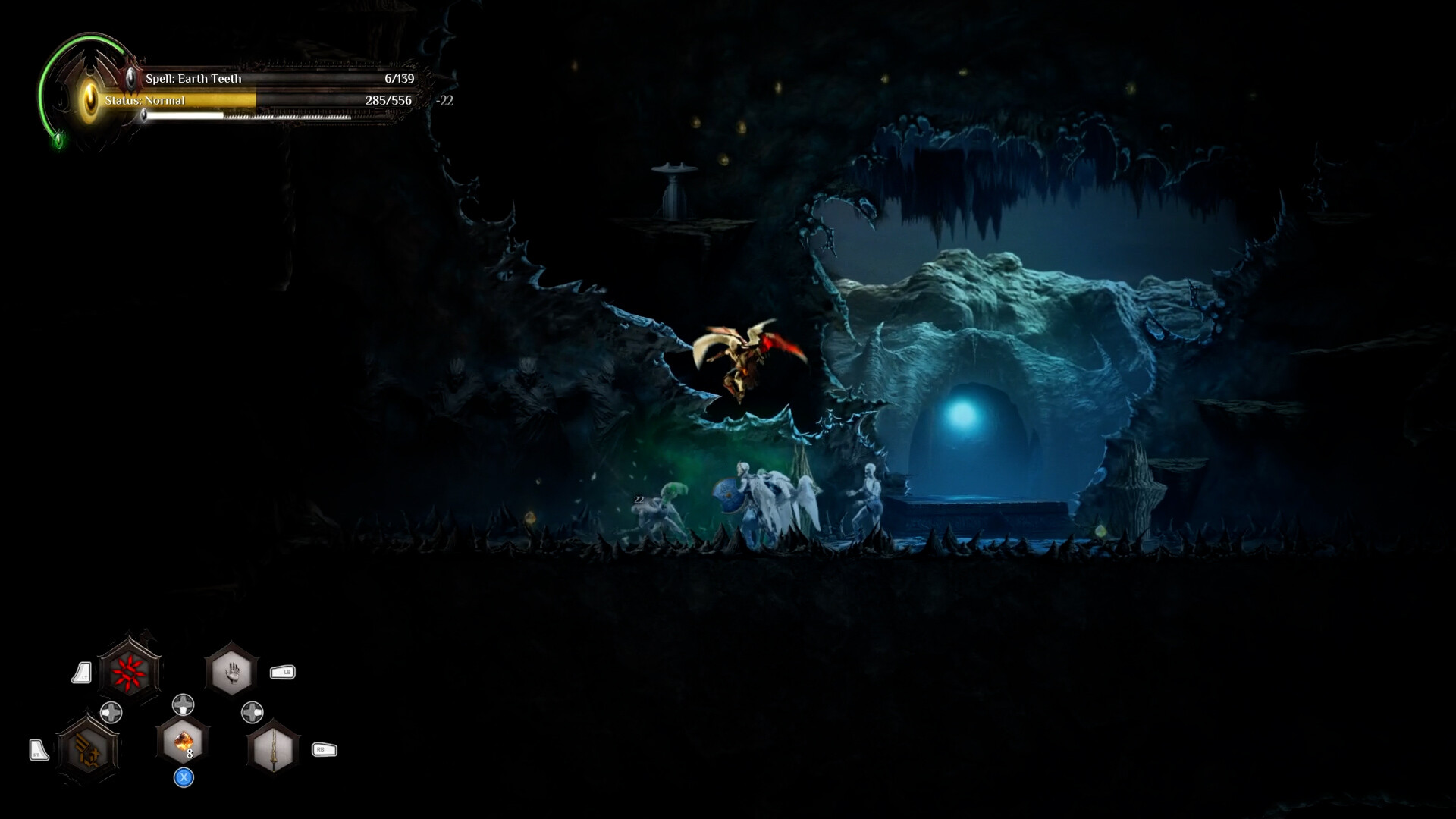Use the orange crystal consumable item
Viewport: 1456px width, 819px height.
(183, 741)
